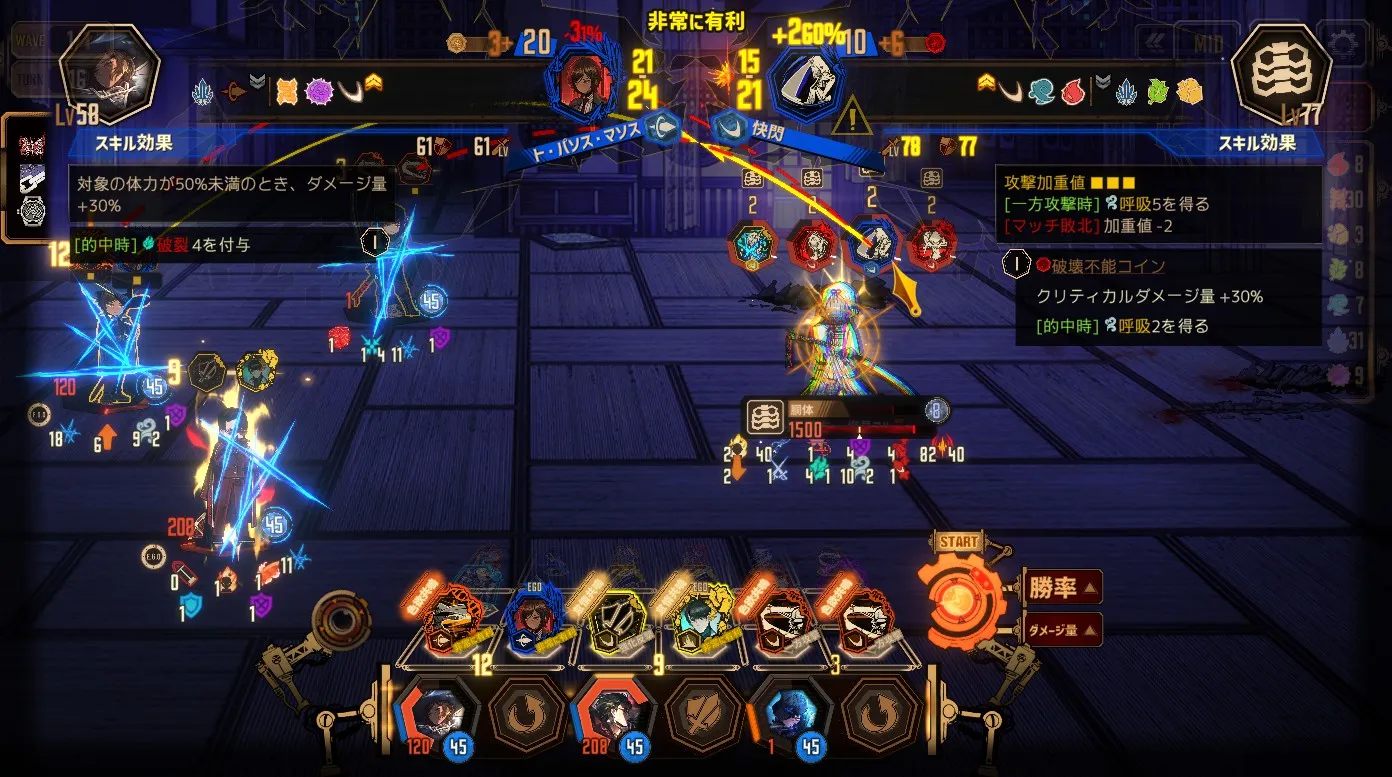Select the blue EGO skill card
This screenshot has height=777, width=1392.
[x=532, y=621]
